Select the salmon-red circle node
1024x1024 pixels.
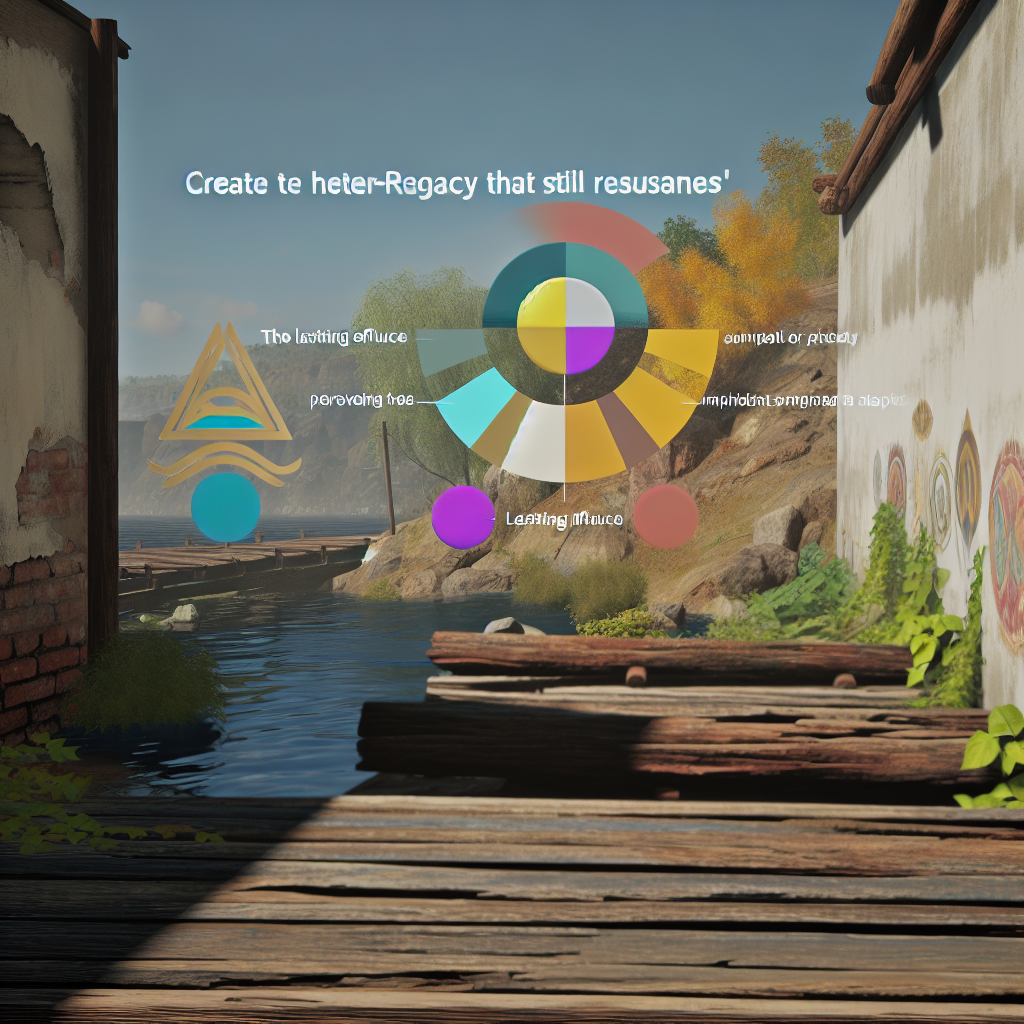tap(666, 516)
